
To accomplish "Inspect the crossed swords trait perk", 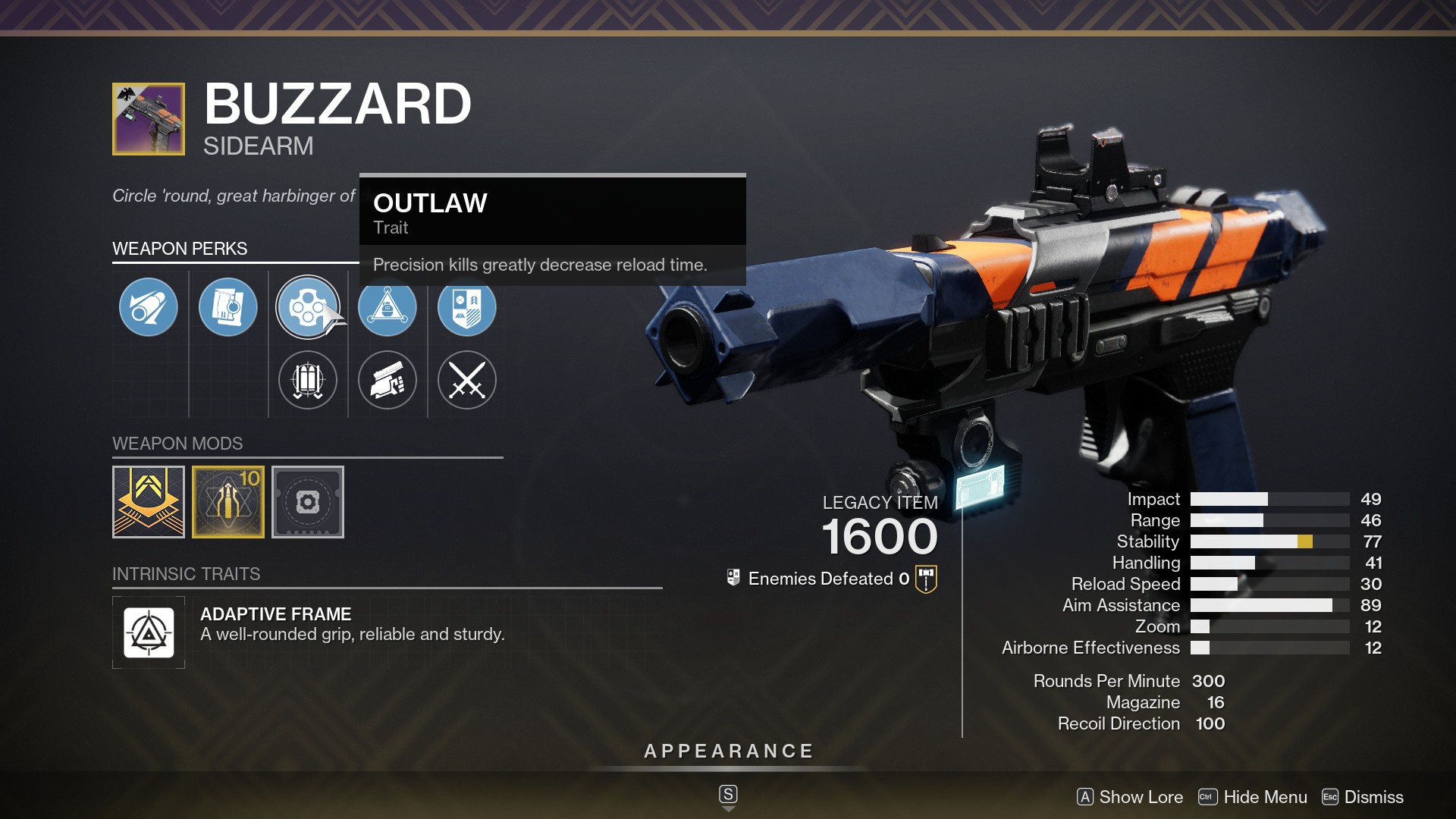I will [x=467, y=381].
